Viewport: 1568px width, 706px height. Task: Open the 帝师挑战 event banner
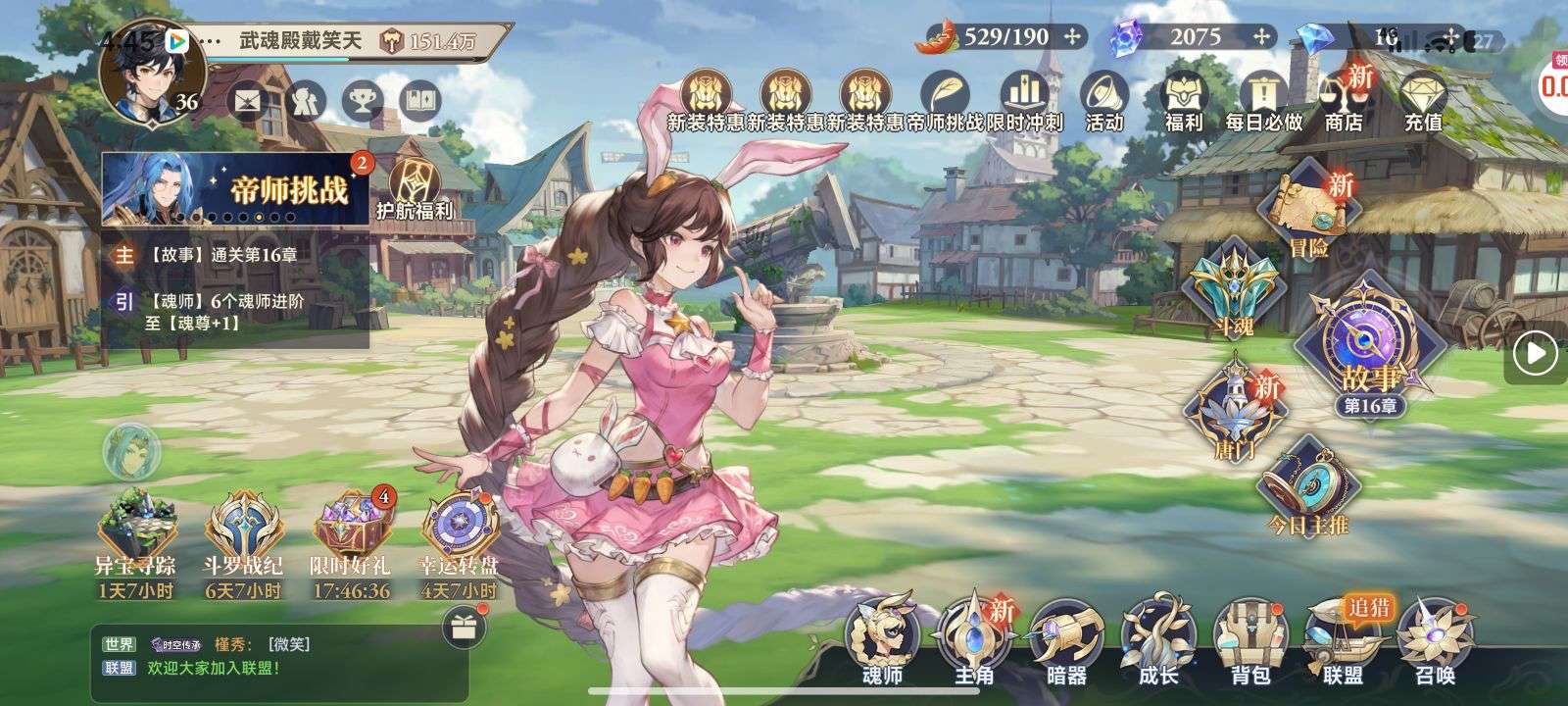pos(235,190)
